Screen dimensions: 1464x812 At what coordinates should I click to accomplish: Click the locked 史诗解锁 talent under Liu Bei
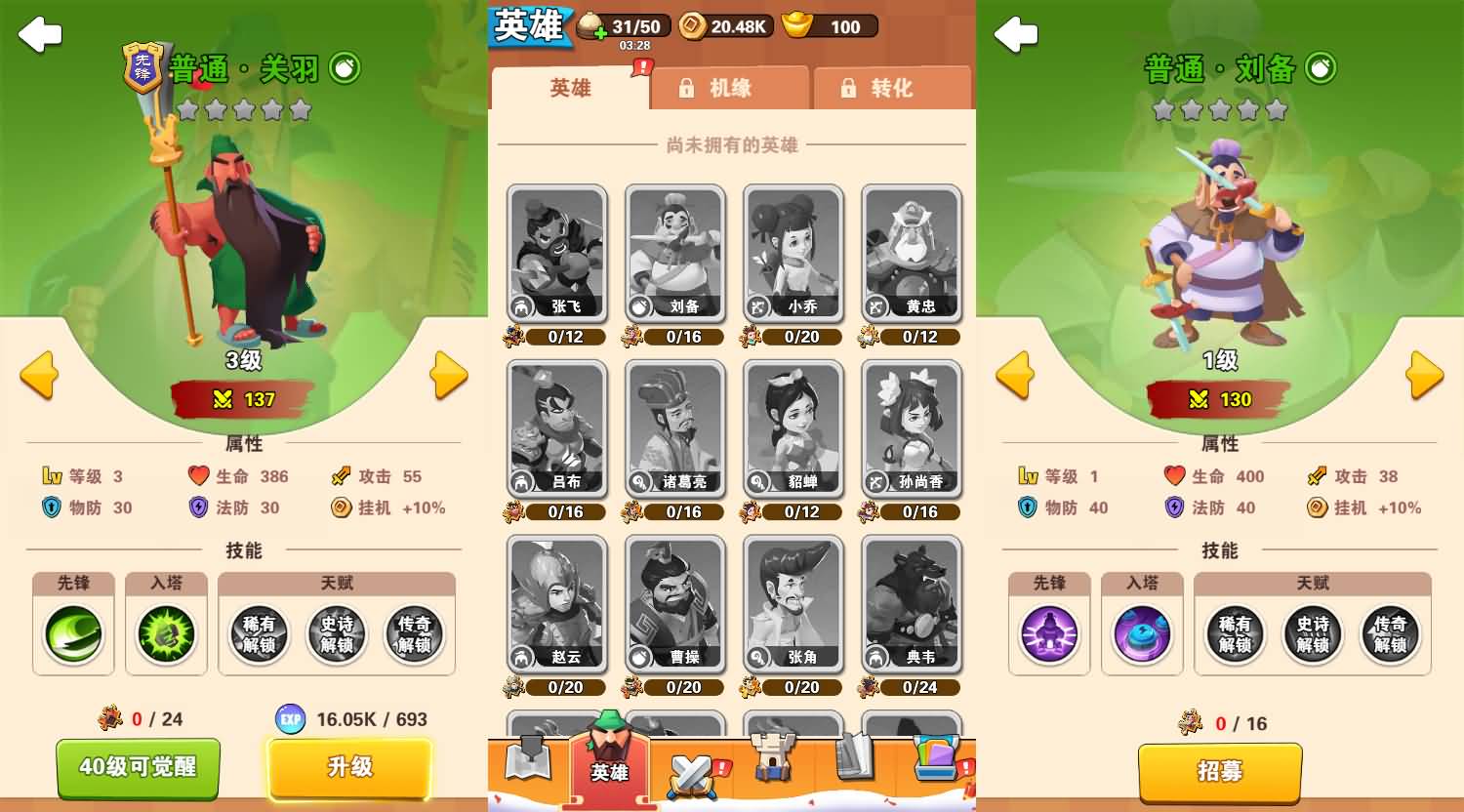(x=1313, y=634)
